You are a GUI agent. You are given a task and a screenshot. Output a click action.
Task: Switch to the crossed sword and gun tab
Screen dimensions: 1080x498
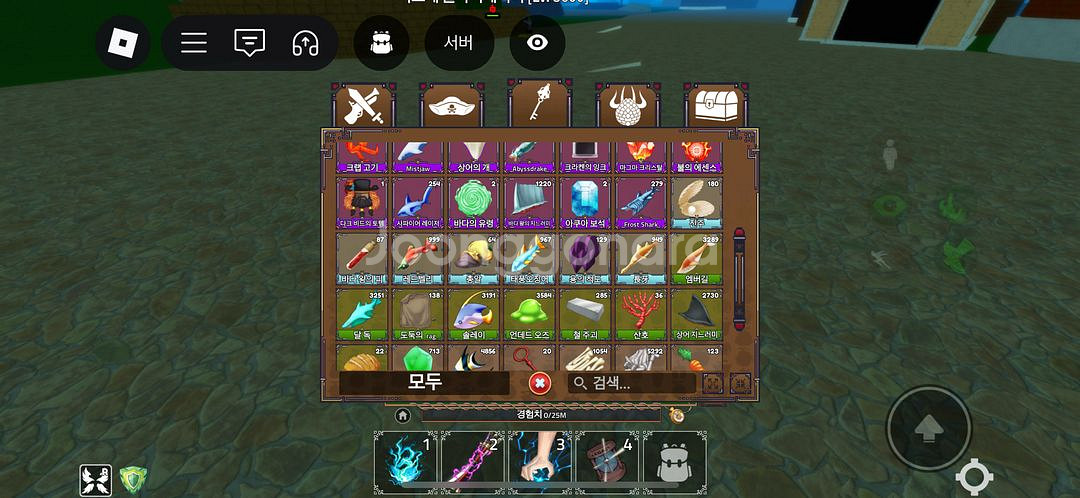[362, 105]
